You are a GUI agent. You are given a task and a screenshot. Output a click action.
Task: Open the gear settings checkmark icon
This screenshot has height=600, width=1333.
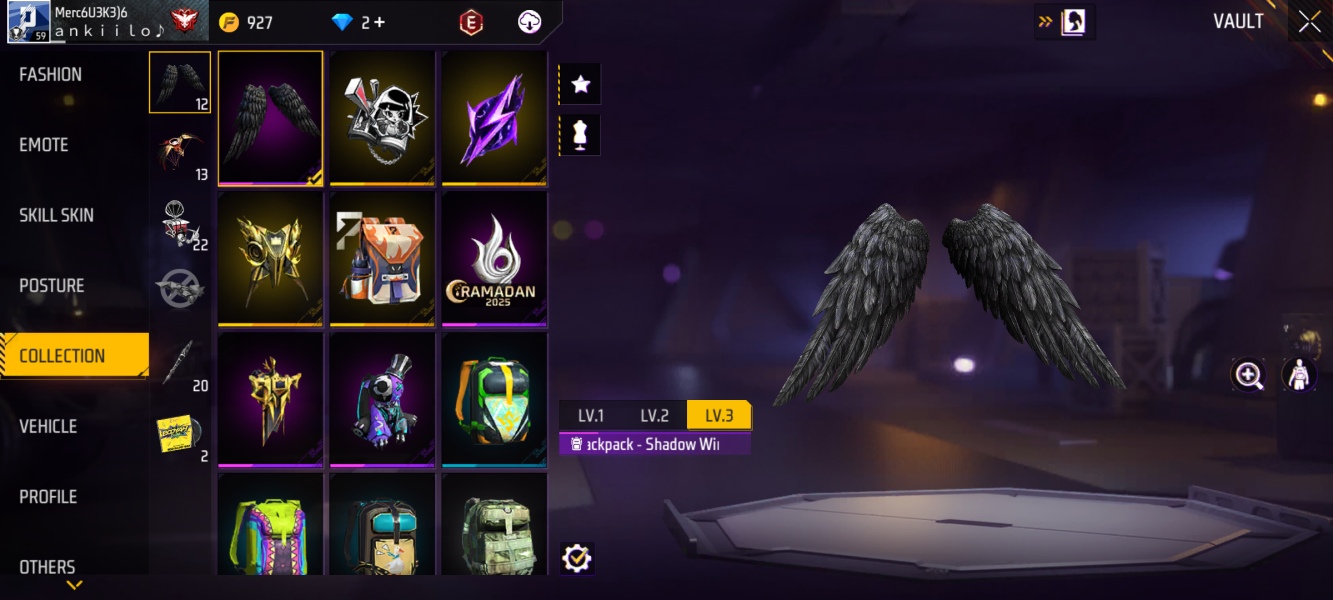click(x=577, y=558)
